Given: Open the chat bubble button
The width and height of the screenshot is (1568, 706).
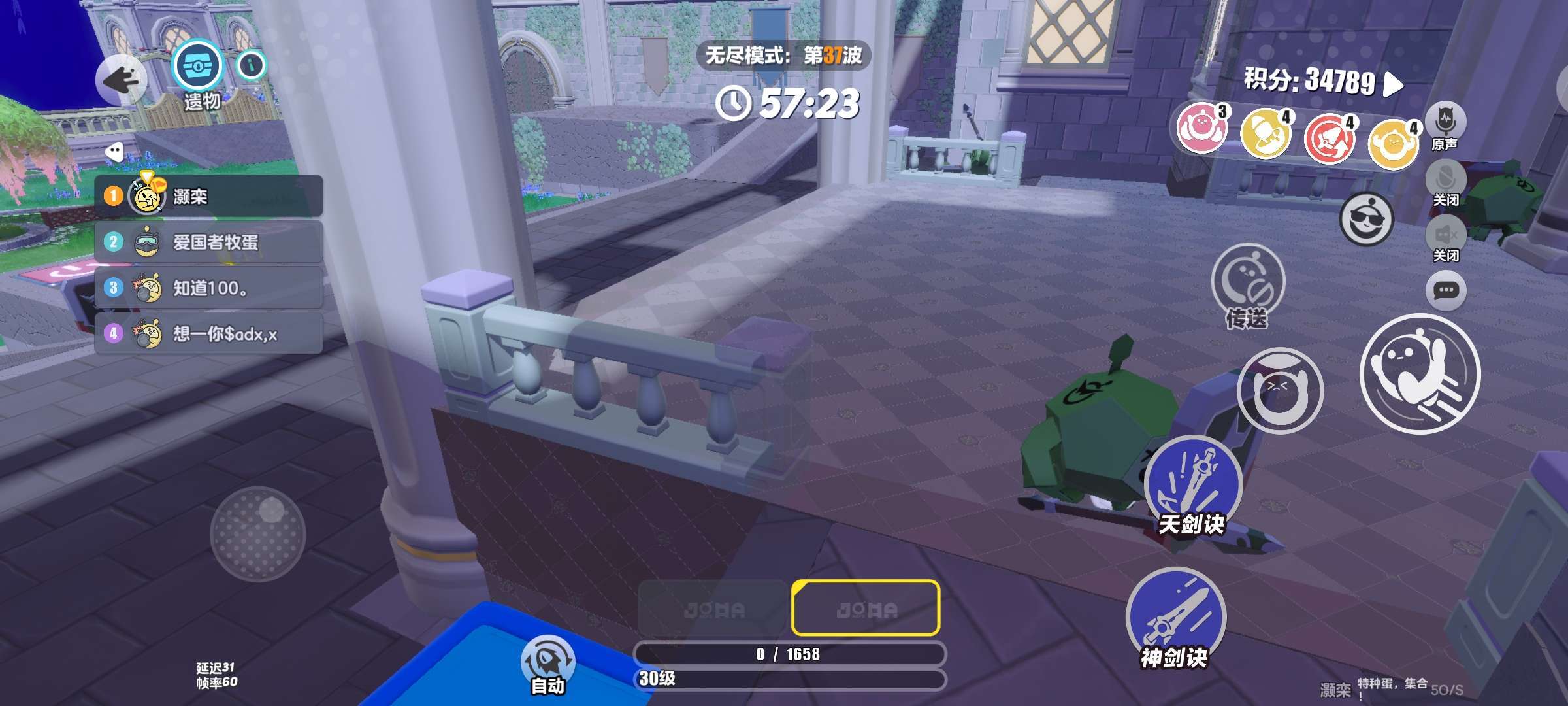Looking at the screenshot, I should pos(1446,290).
